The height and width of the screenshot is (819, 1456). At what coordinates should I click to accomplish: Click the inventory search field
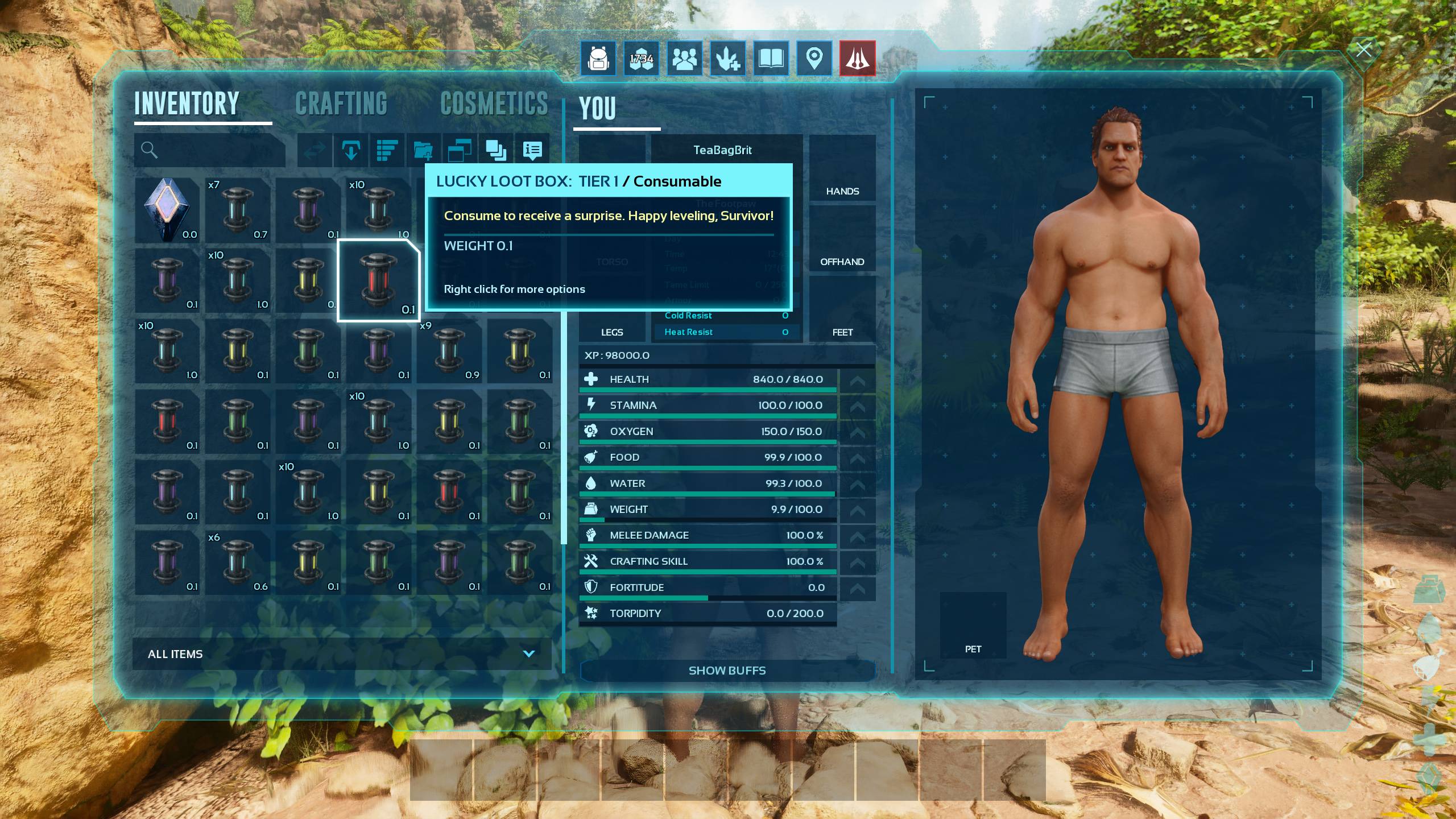[216, 150]
